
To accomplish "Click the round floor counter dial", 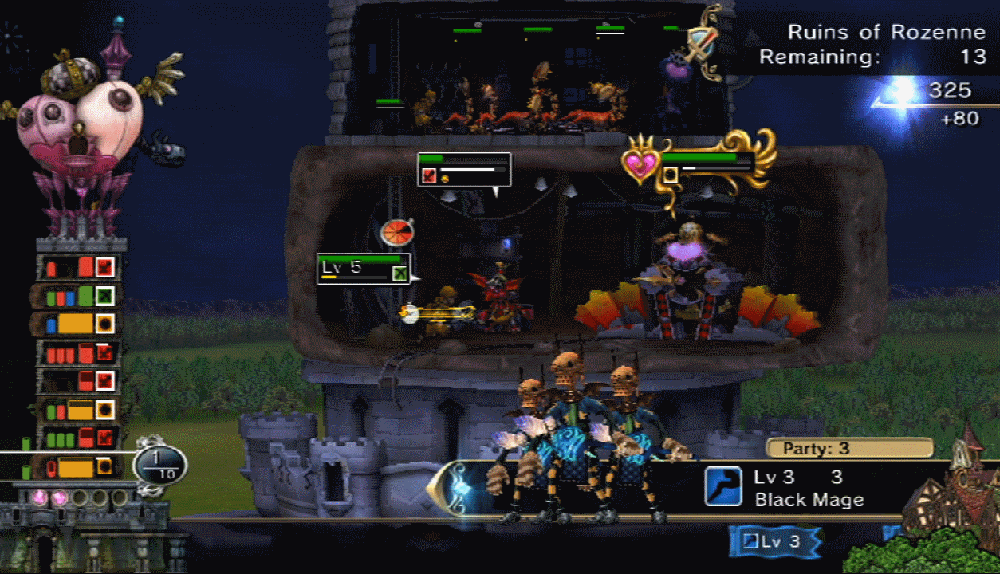I will tap(160, 463).
